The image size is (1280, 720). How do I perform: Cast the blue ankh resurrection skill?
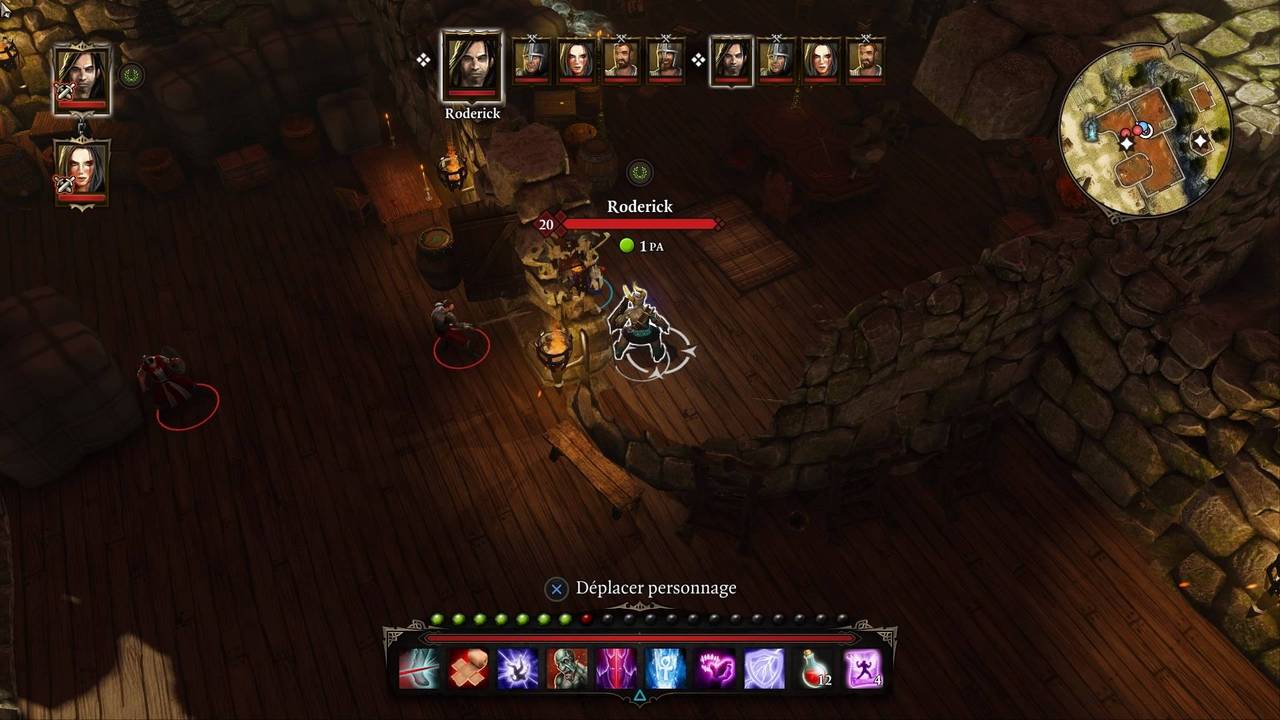665,668
